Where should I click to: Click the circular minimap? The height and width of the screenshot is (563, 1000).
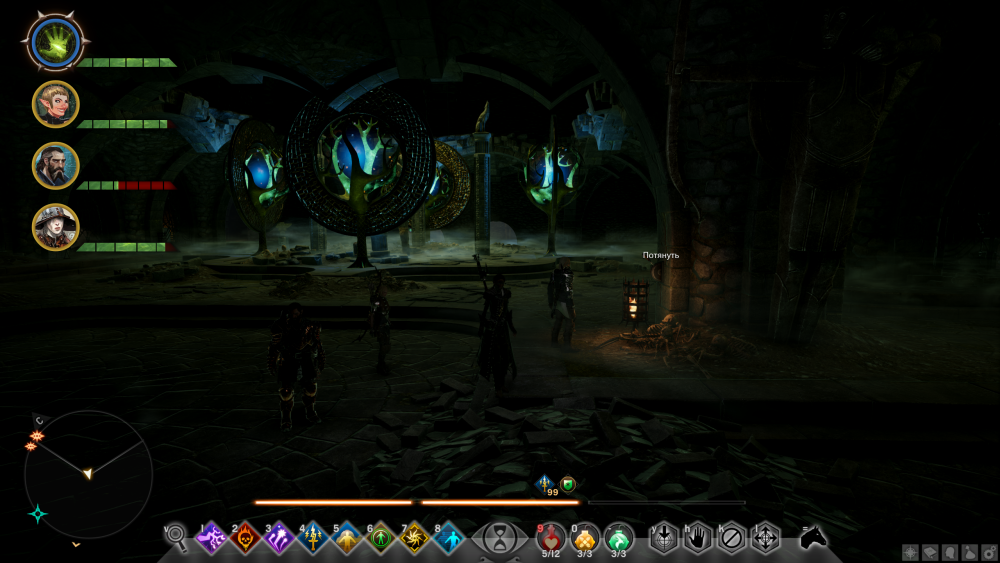[88, 474]
